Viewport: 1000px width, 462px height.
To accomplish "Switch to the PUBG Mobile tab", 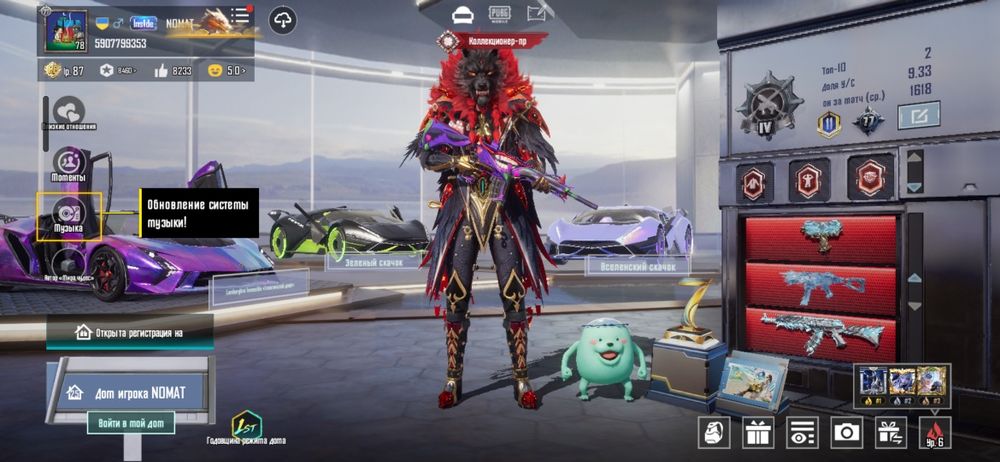I will (x=499, y=14).
